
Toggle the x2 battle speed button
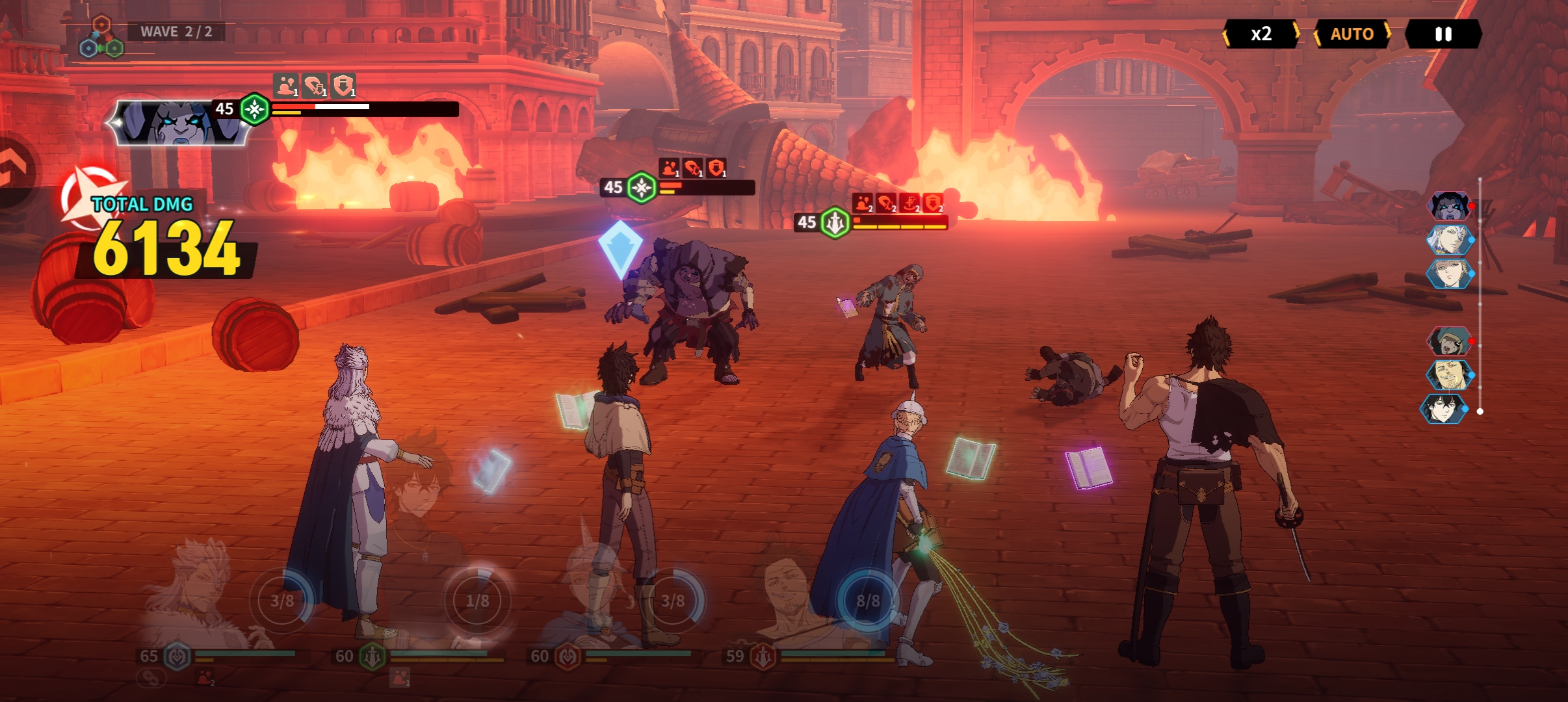1261,34
